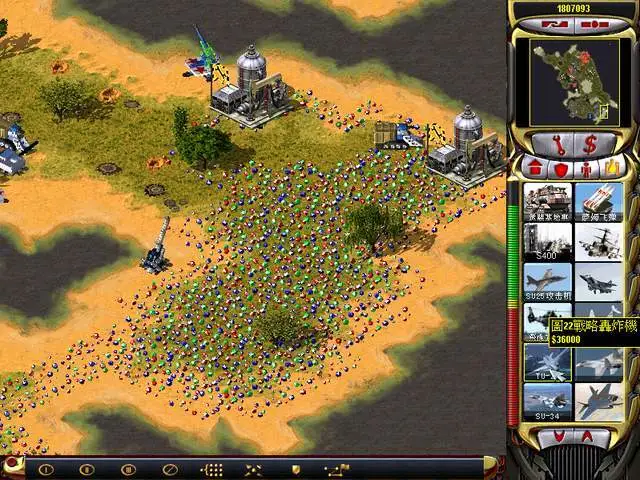Build the SU25 attack aircraft

547,282
